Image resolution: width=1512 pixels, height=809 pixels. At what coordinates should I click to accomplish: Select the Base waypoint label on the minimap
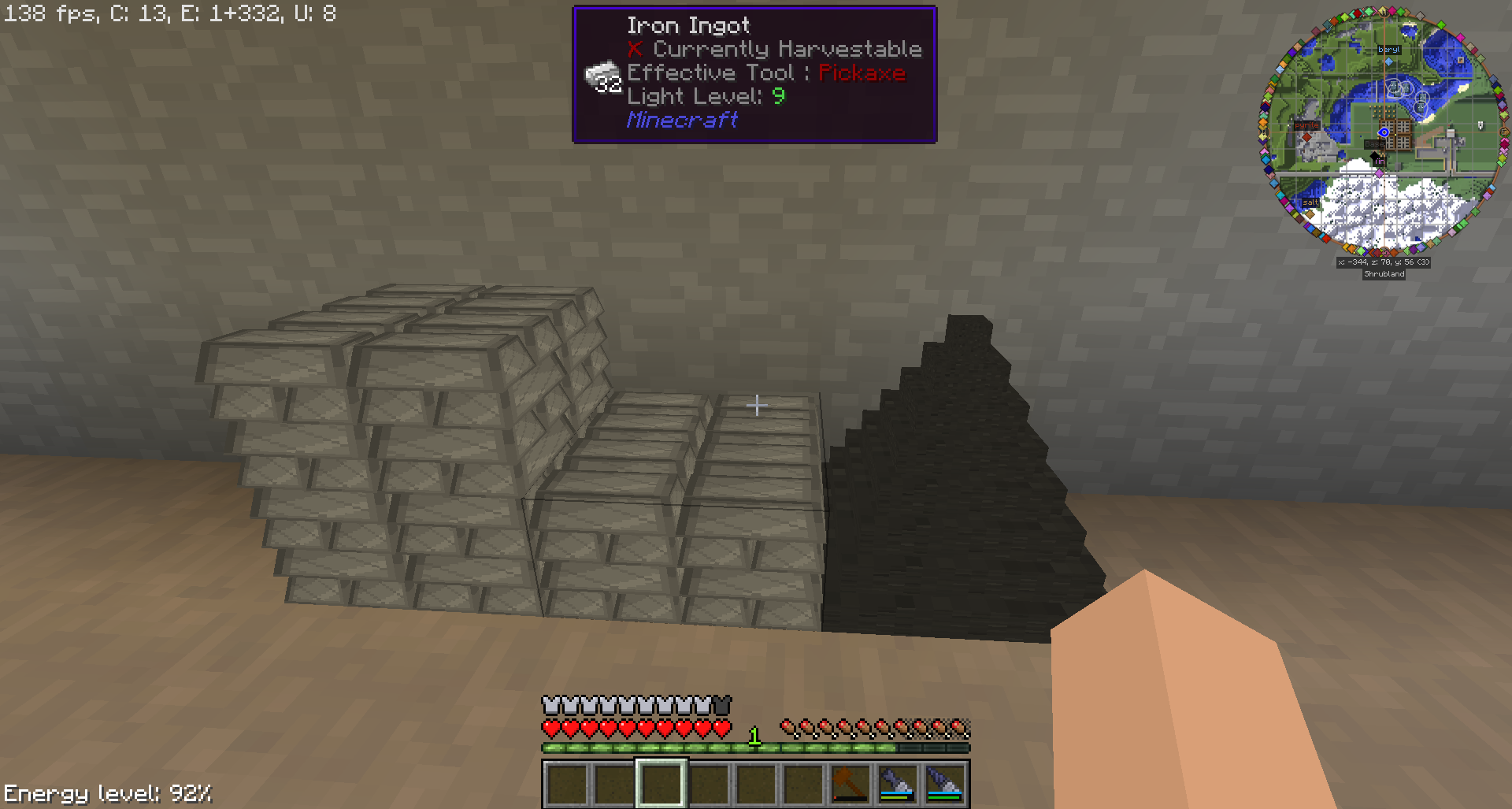click(1373, 144)
